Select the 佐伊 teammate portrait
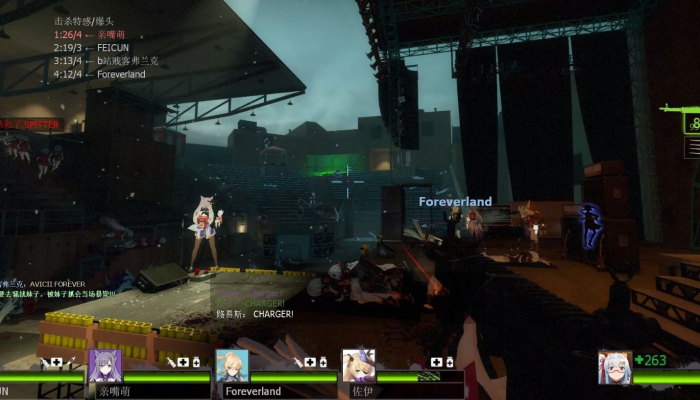 358,365
